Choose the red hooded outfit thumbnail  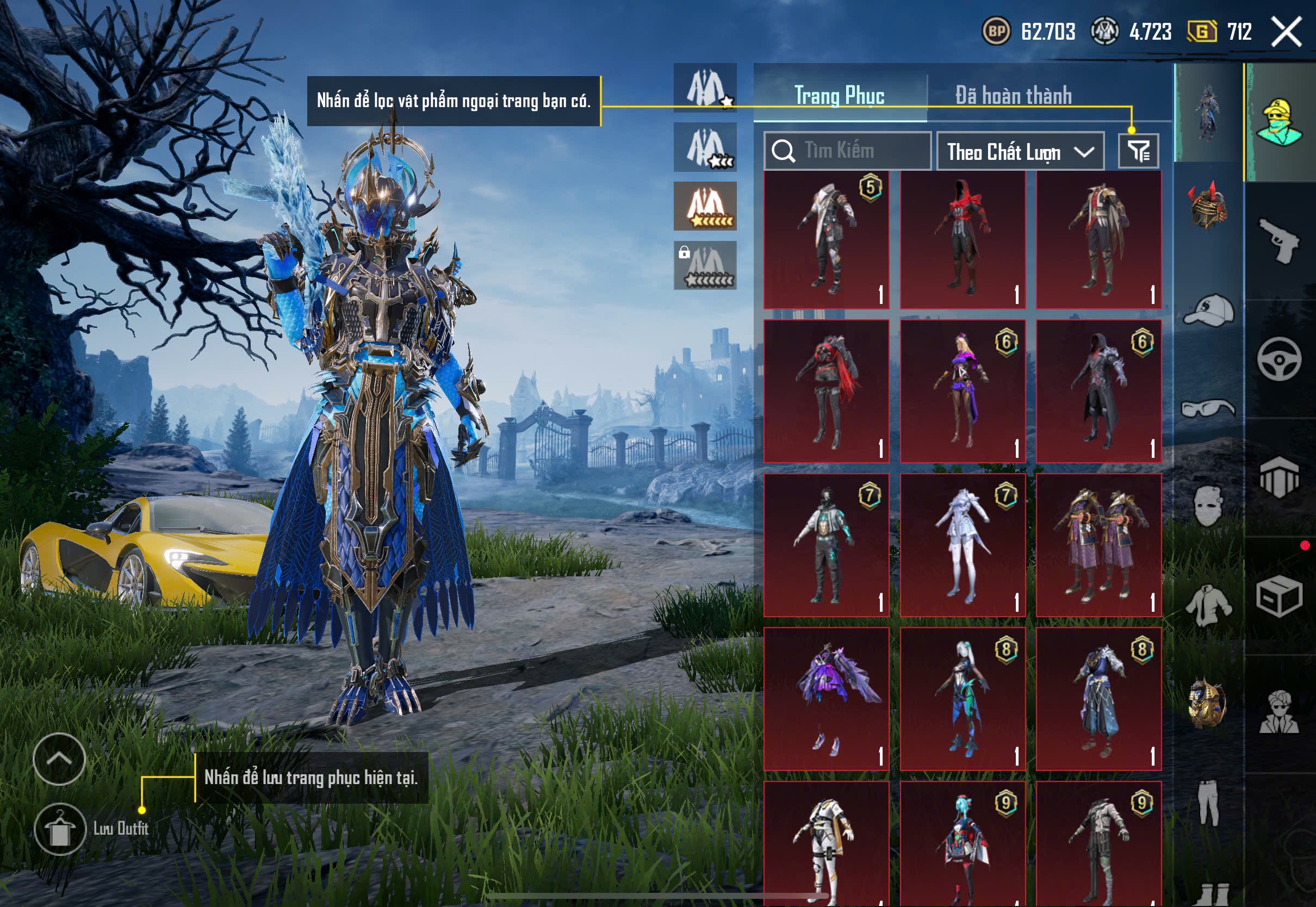pos(963,240)
